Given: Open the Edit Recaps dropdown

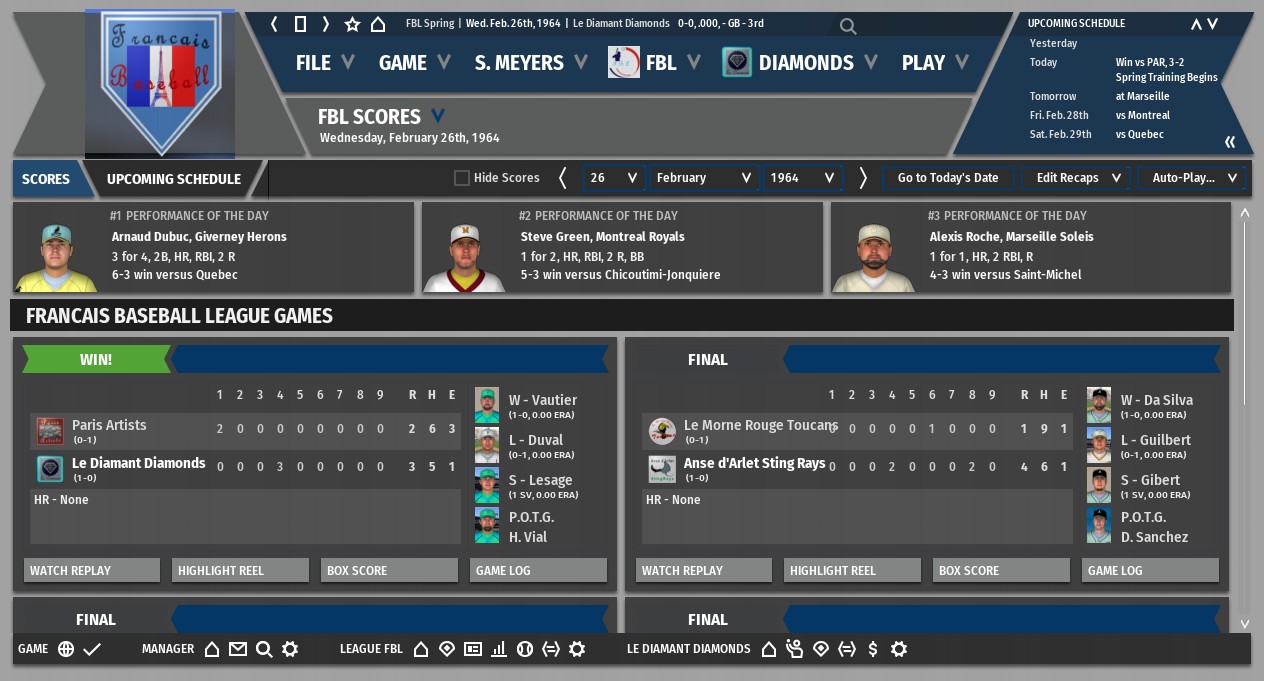Looking at the screenshot, I should coord(1077,178).
